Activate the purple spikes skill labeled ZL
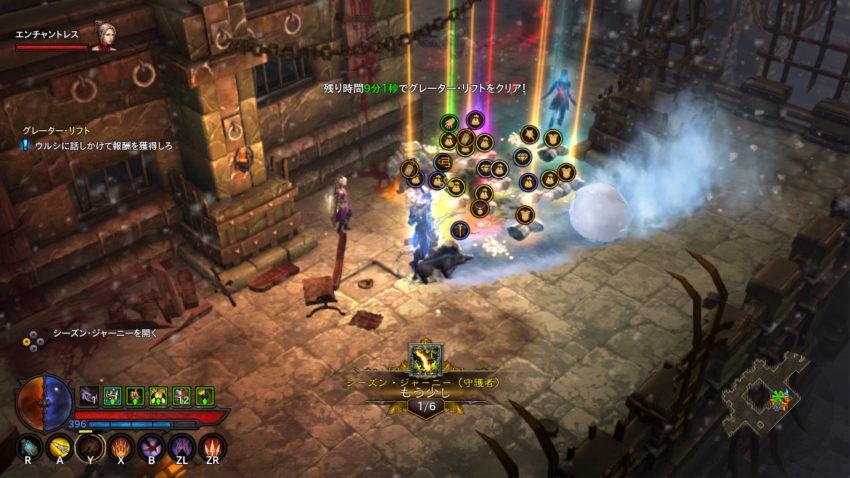Screen dimensions: 850x478 click(x=182, y=447)
